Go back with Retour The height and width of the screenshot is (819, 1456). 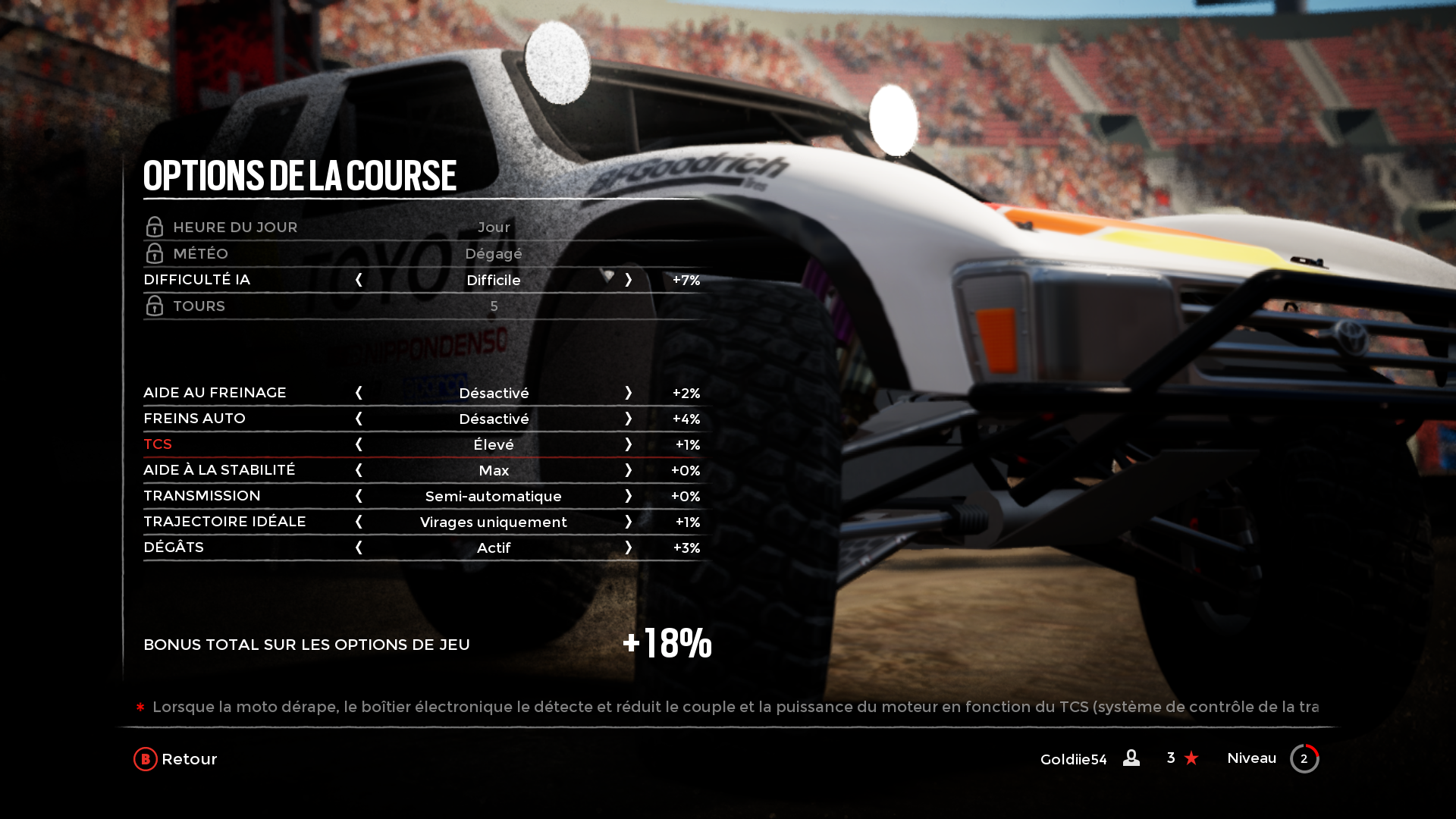click(x=176, y=759)
